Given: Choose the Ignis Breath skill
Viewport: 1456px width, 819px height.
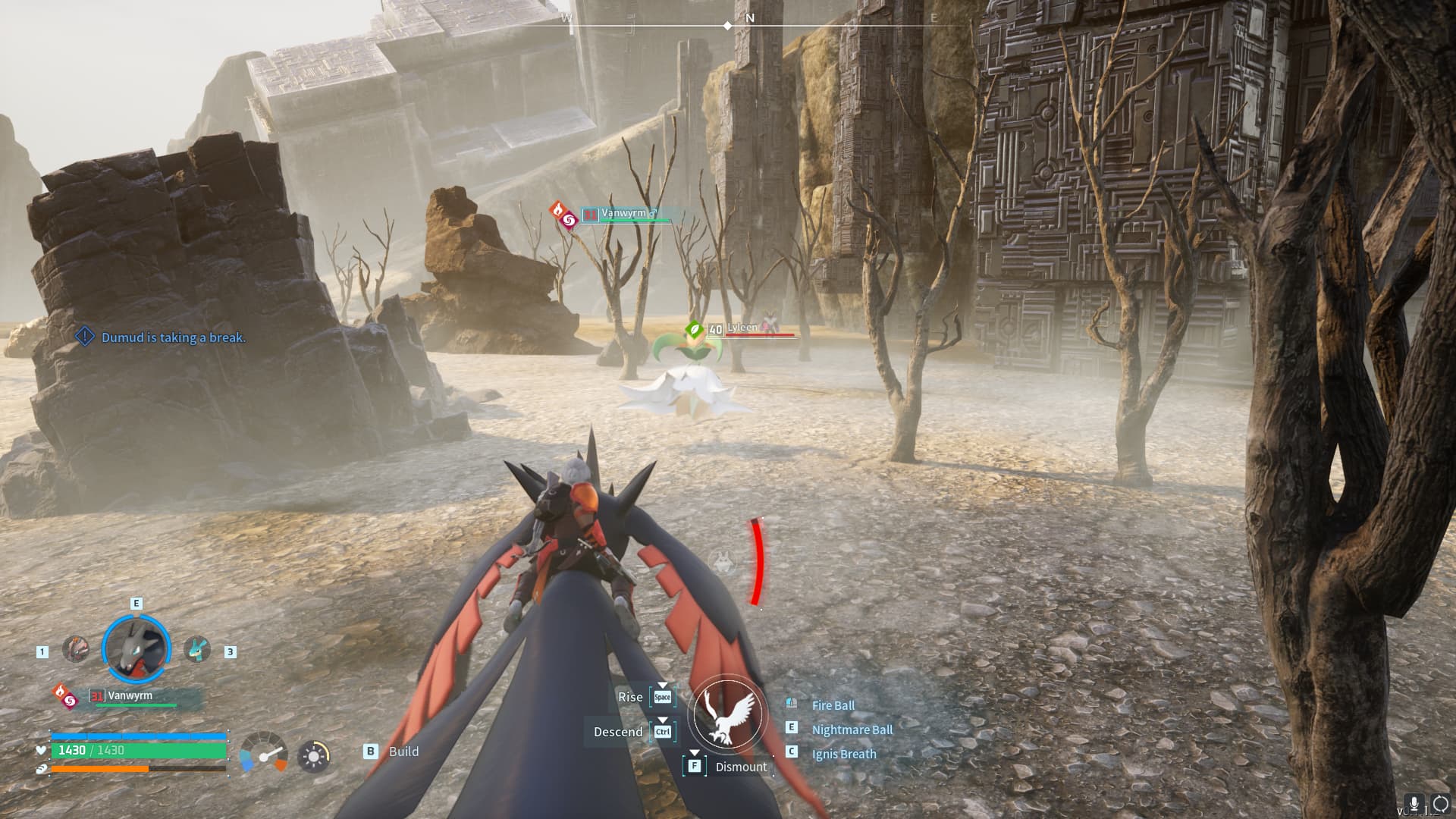Looking at the screenshot, I should (x=843, y=754).
